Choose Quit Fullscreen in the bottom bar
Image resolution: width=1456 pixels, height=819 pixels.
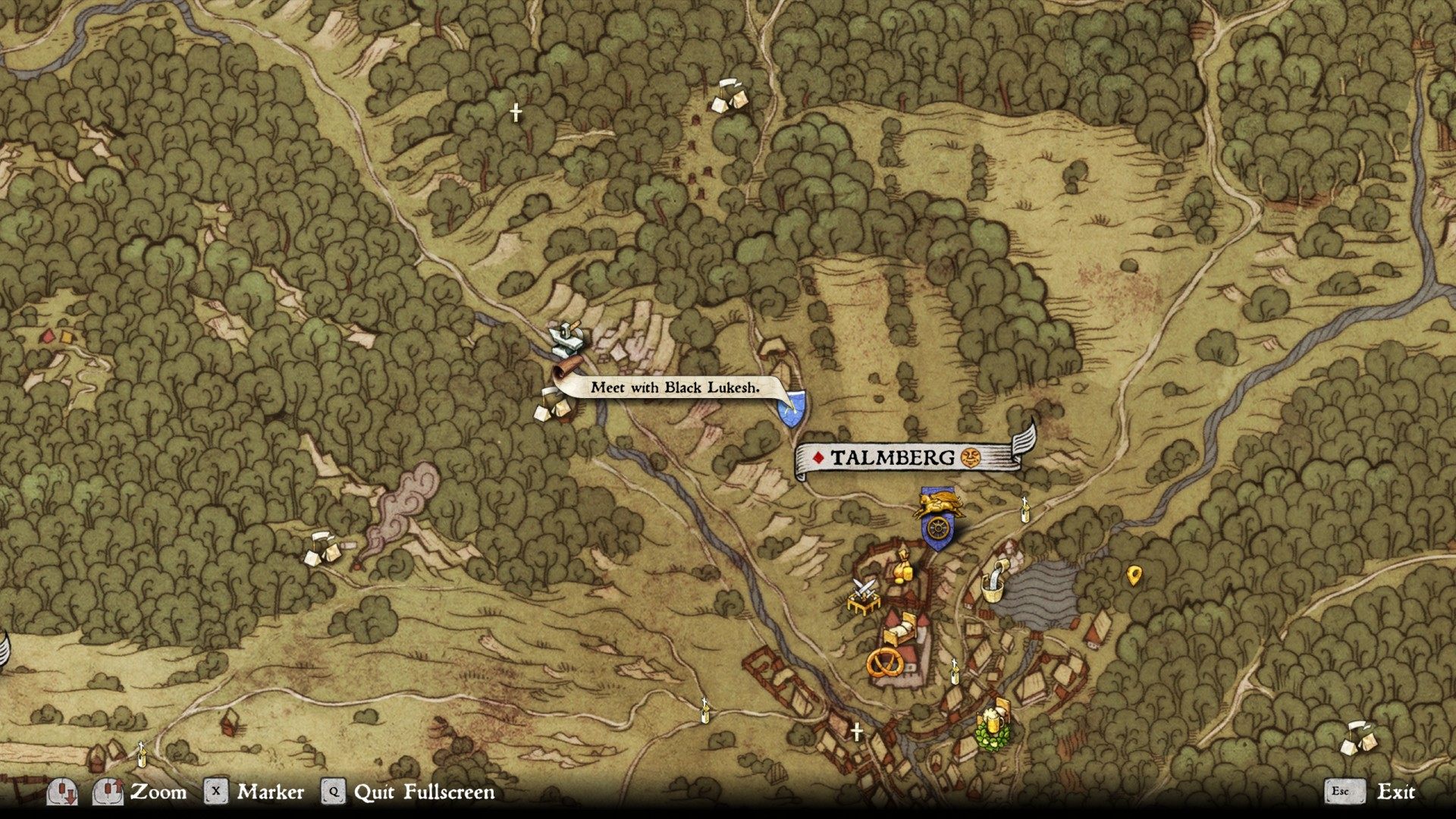424,792
